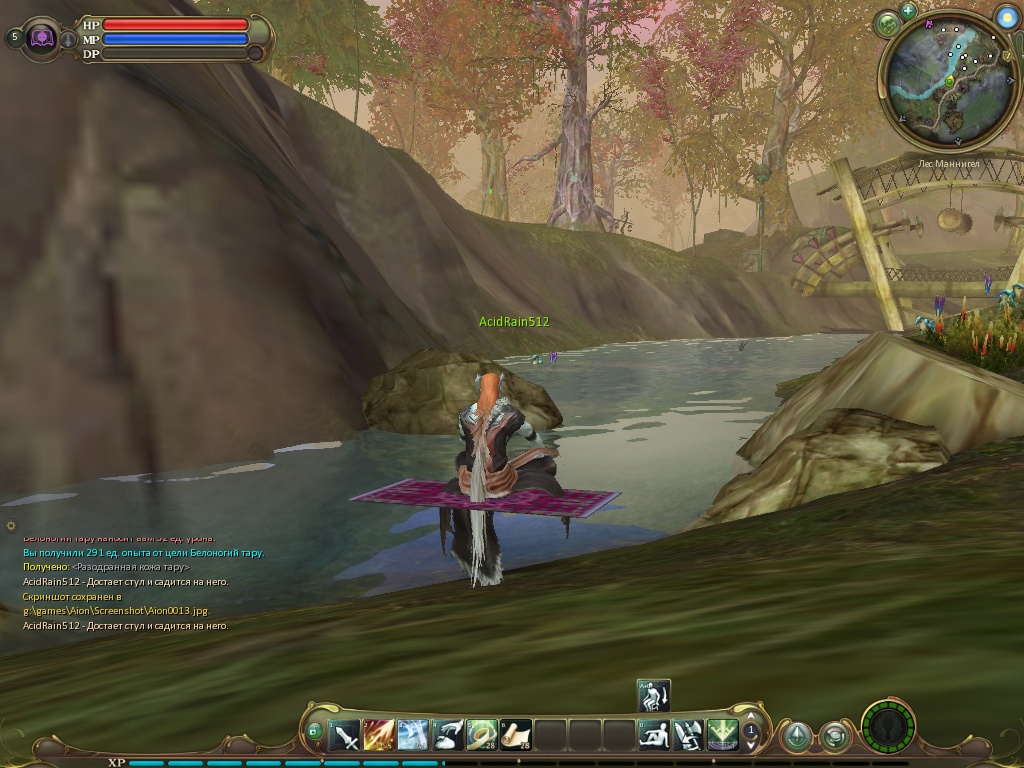
Task: Open the purple book class portrait
Action: 43,38
